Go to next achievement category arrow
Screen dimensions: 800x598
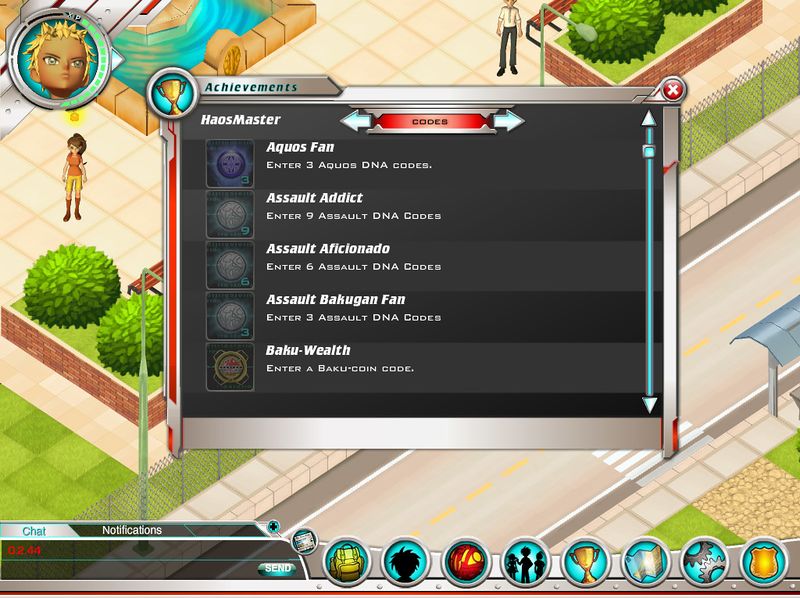[508, 122]
